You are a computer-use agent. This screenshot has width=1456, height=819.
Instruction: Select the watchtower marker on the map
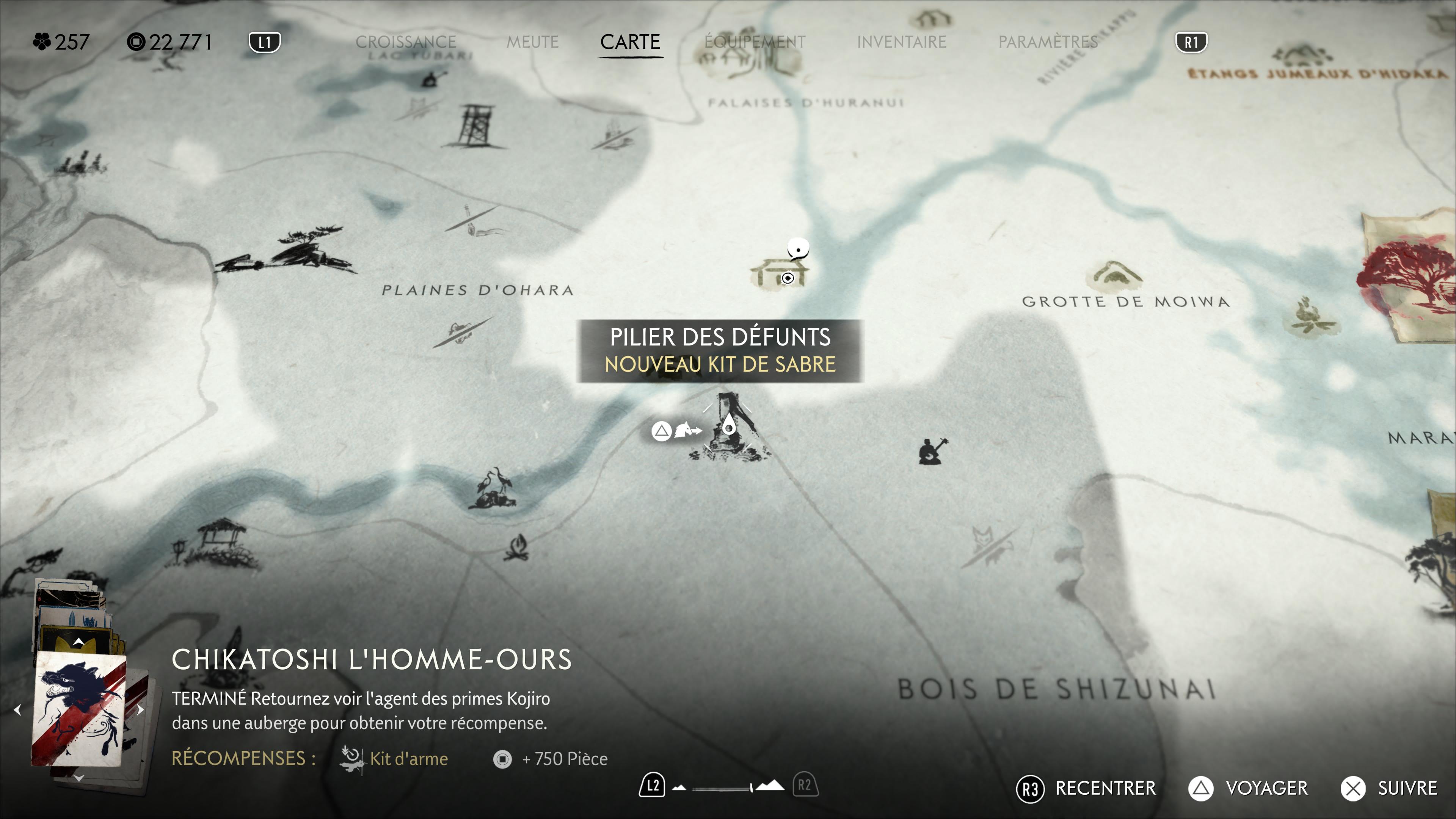474,126
